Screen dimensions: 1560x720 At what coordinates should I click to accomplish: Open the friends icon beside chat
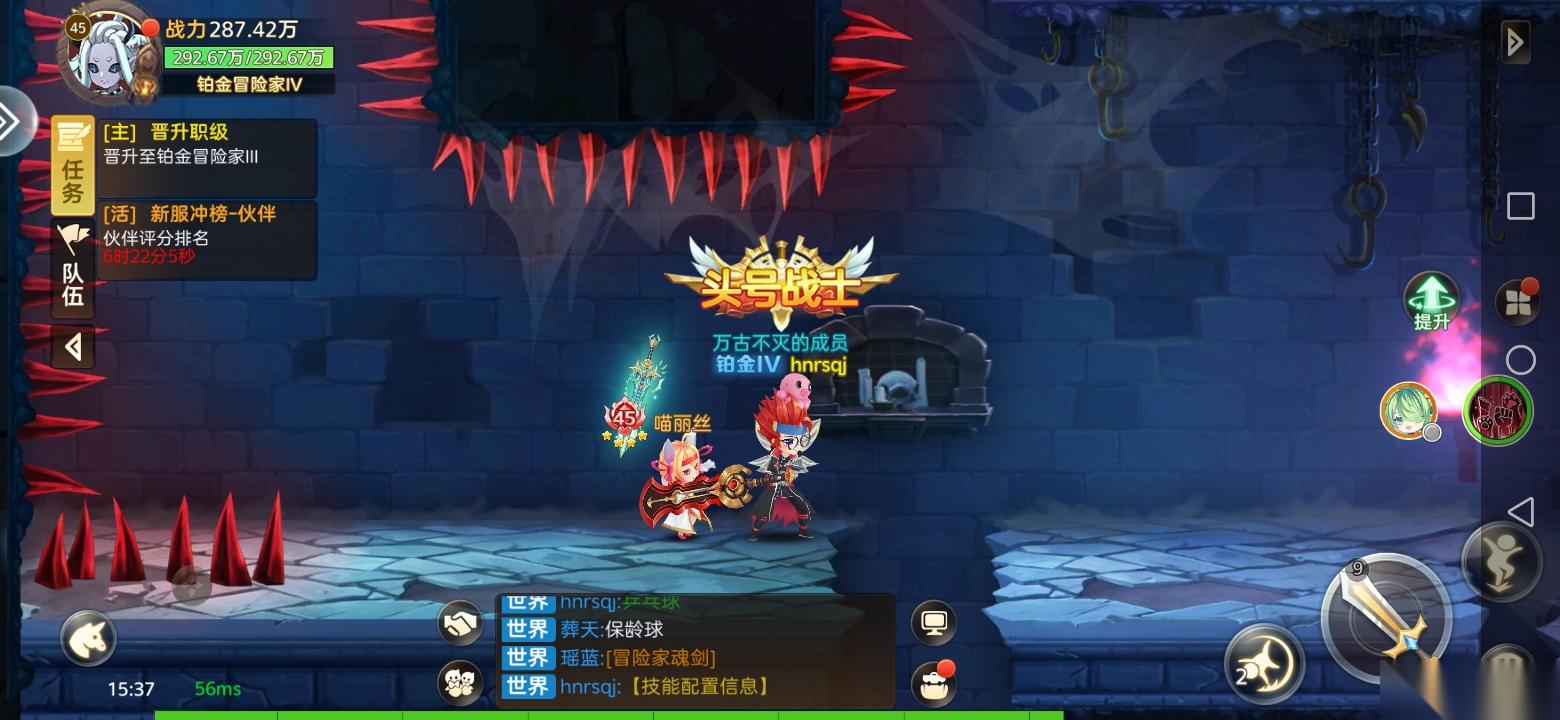click(x=461, y=683)
